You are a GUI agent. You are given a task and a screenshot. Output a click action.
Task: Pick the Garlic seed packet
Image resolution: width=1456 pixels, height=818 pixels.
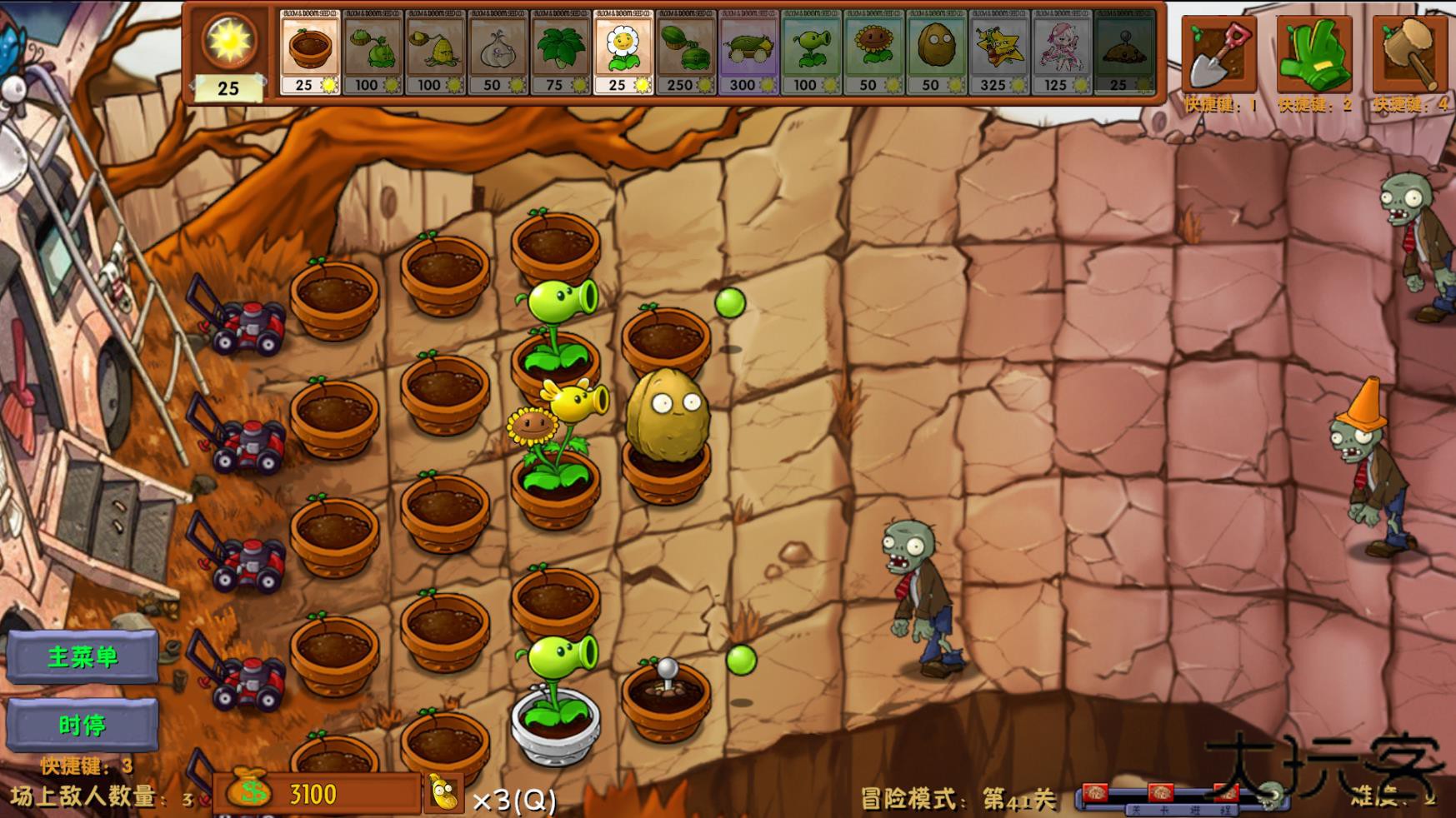498,50
